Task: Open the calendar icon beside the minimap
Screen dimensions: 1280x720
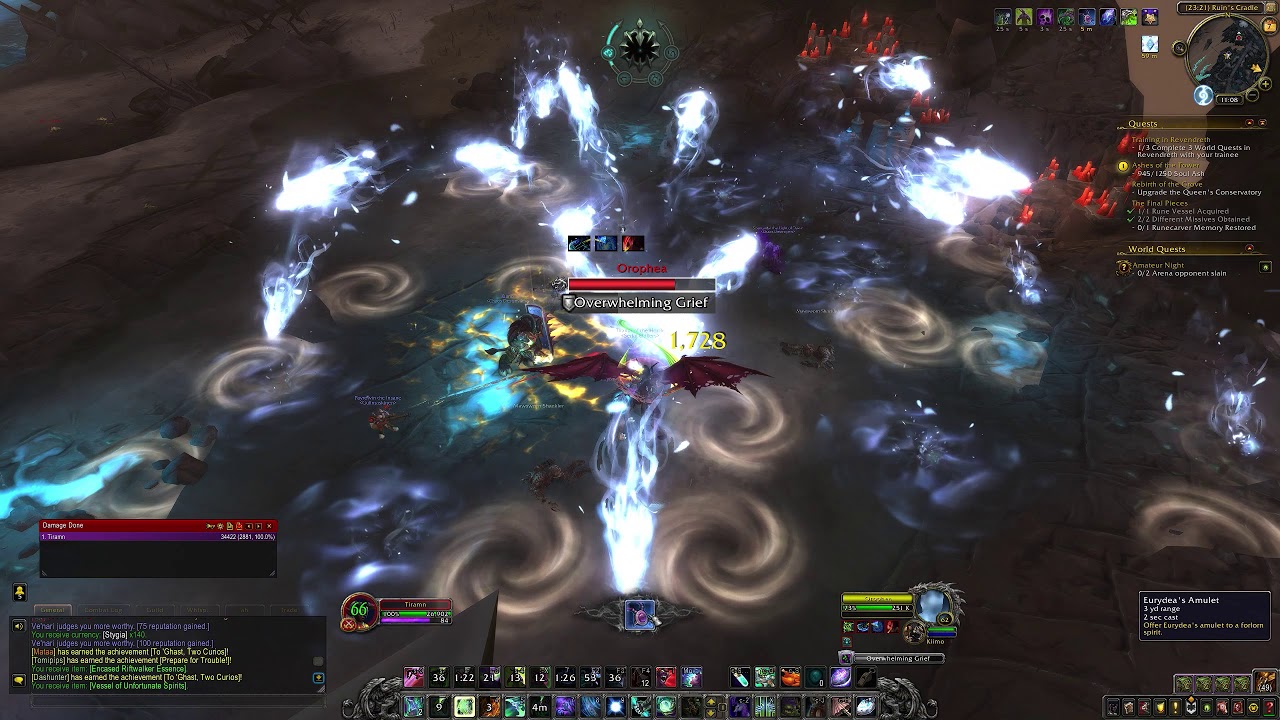Action: [1268, 25]
